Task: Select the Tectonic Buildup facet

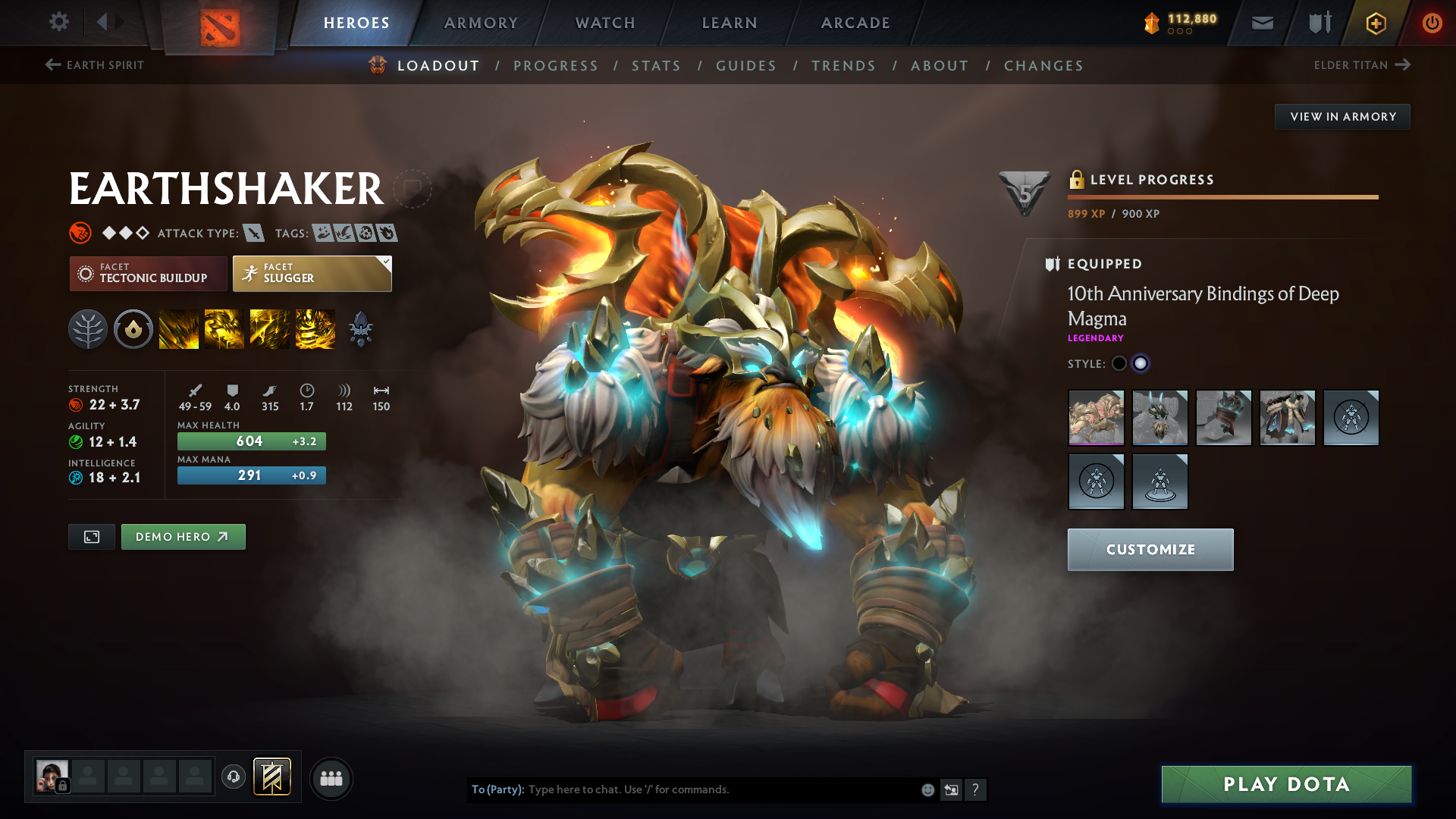Action: tap(148, 274)
